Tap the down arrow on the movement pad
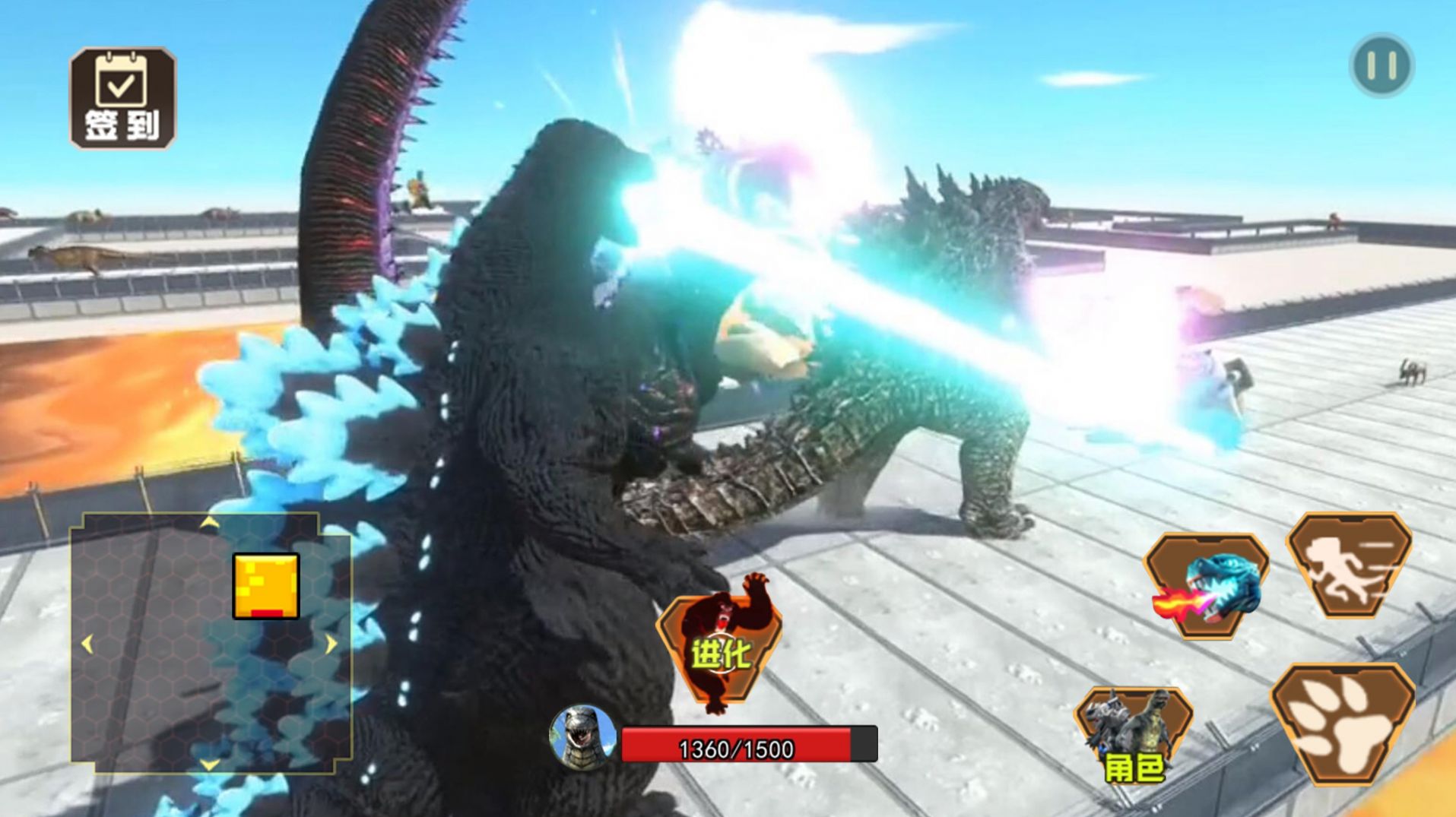Viewport: 1456px width, 817px height. point(209,764)
